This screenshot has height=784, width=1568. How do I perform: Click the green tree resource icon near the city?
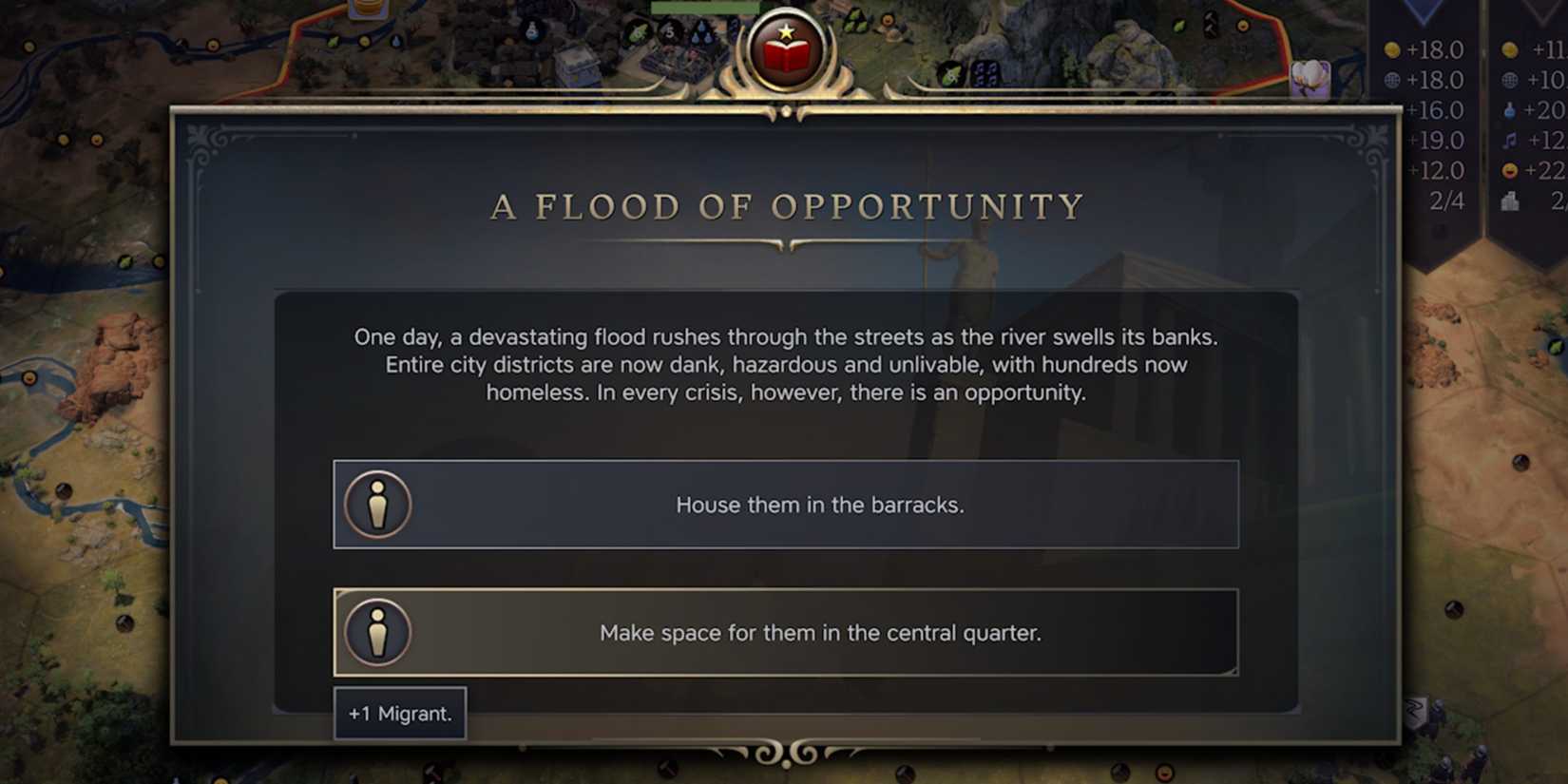pos(637,30)
